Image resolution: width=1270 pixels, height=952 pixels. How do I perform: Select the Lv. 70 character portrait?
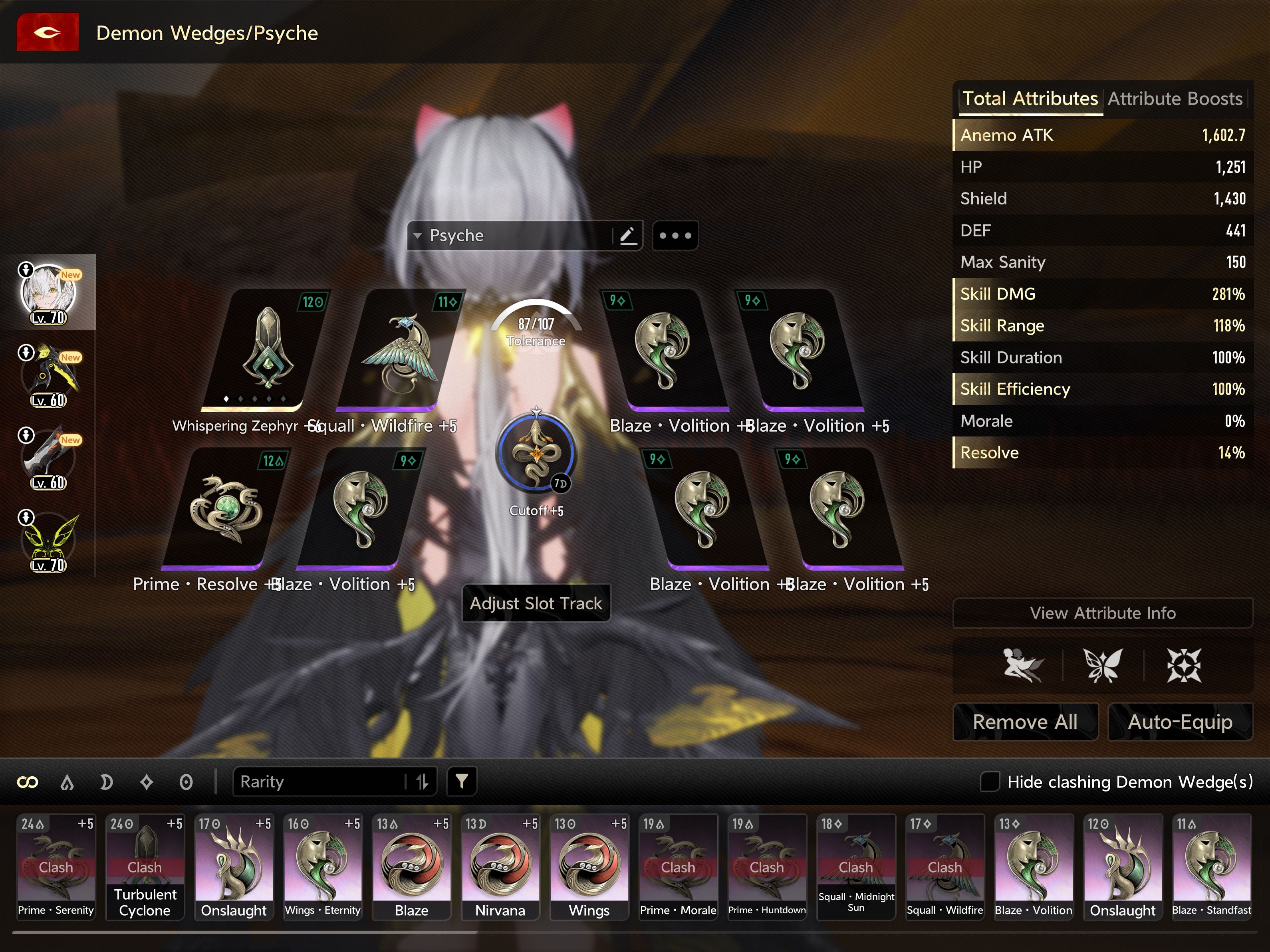[x=49, y=293]
